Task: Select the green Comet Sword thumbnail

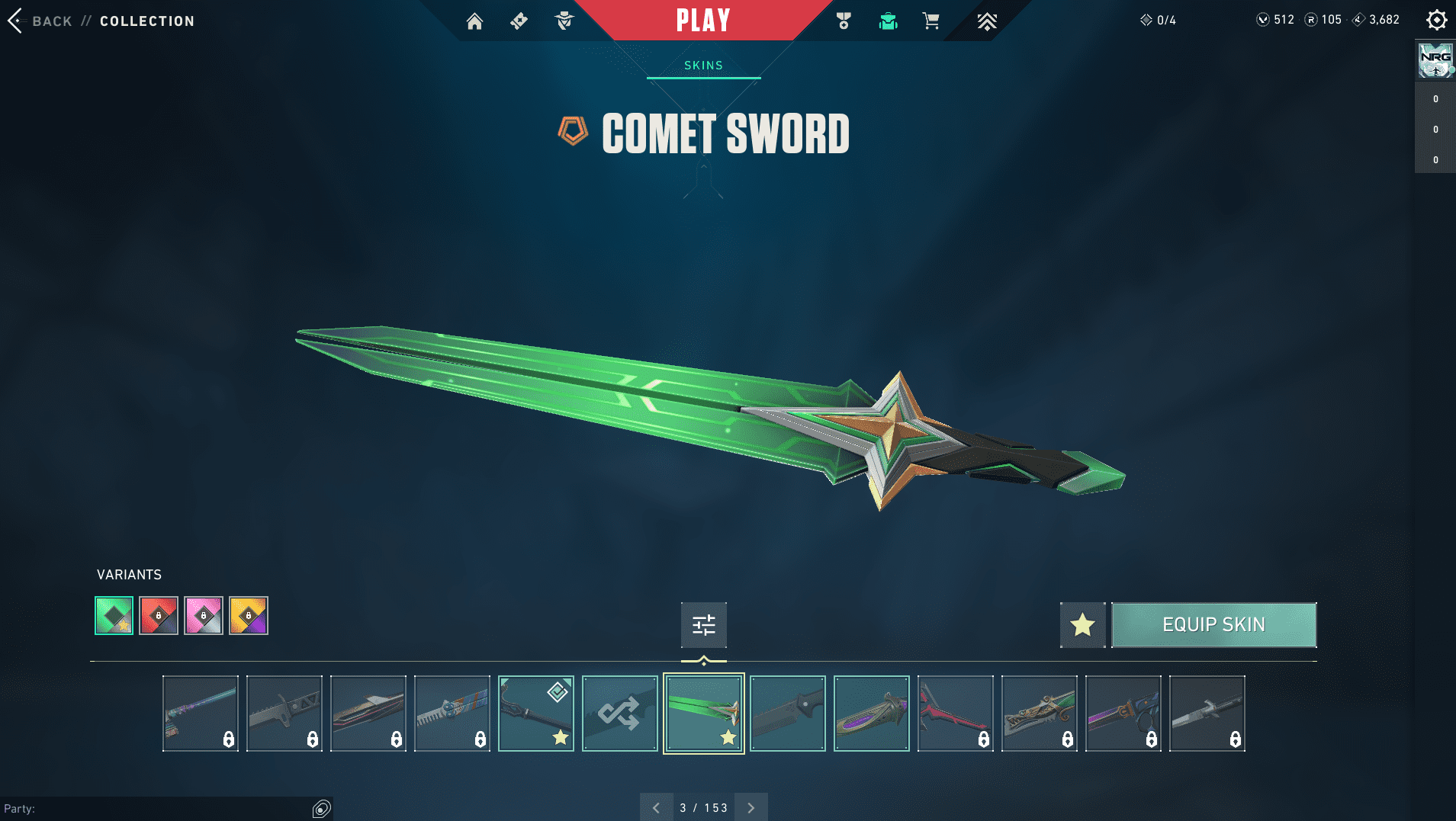Action: [703, 714]
